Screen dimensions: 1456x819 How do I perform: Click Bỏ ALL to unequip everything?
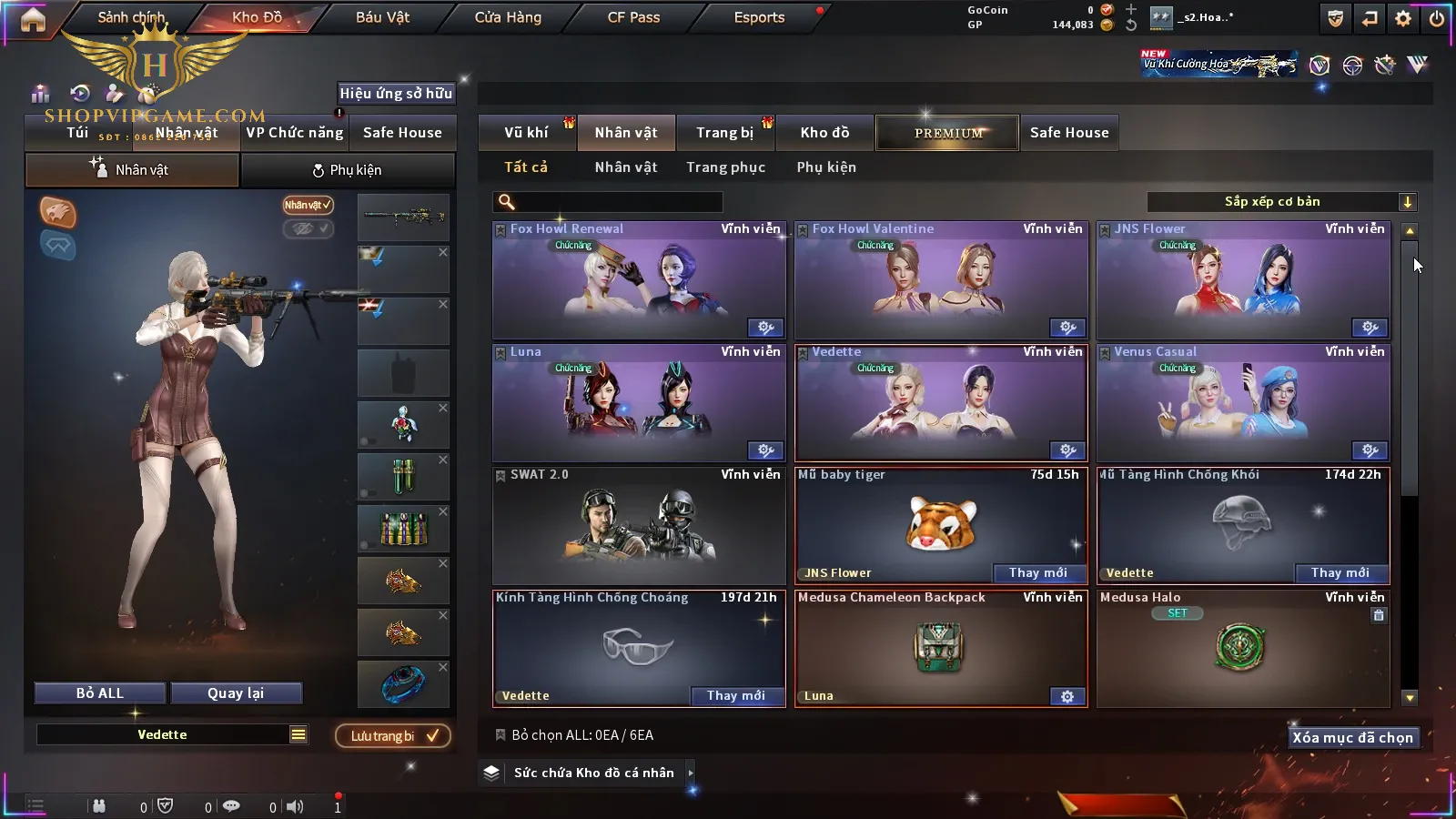(100, 693)
